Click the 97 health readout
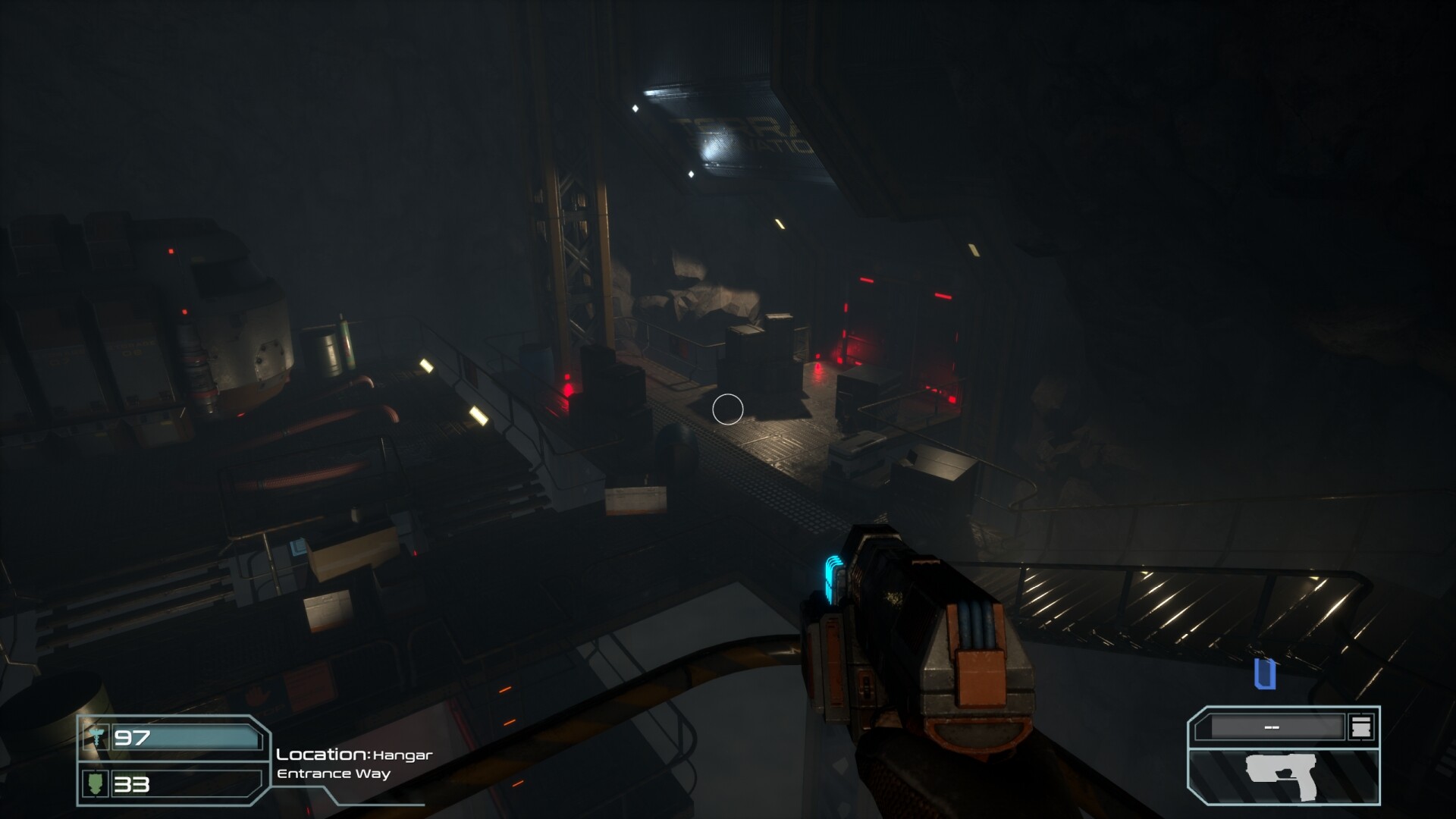This screenshot has width=1456, height=819. (x=131, y=738)
